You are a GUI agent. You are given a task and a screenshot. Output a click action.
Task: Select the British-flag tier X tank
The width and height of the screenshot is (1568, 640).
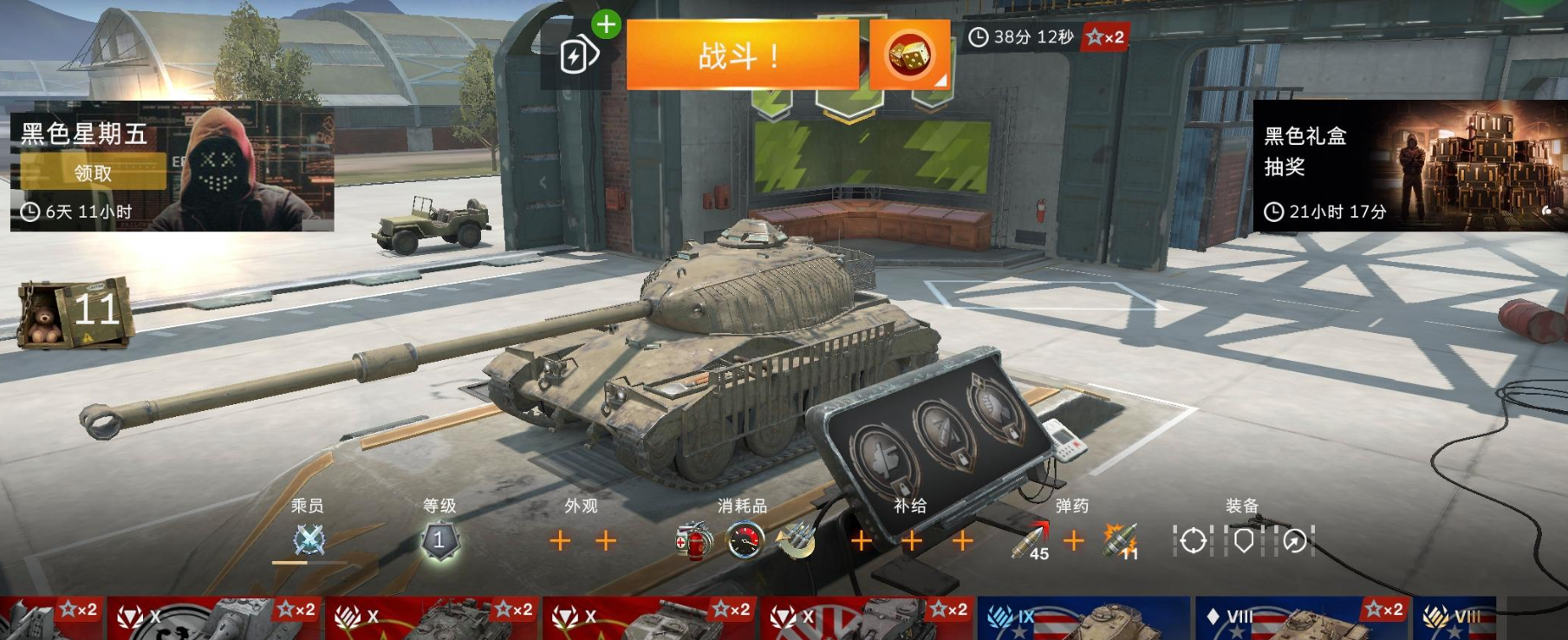point(868,618)
